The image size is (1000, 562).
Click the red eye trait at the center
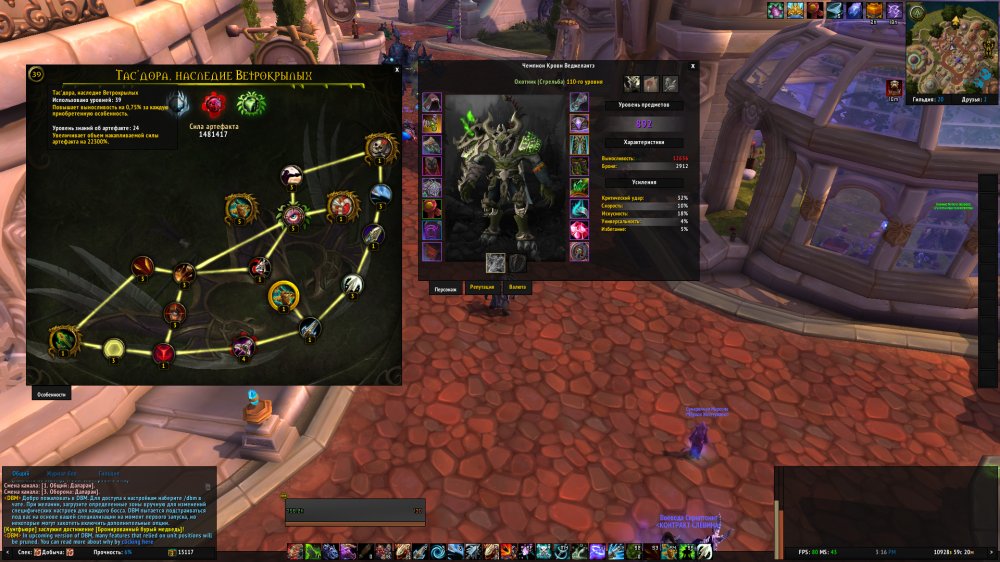(294, 214)
